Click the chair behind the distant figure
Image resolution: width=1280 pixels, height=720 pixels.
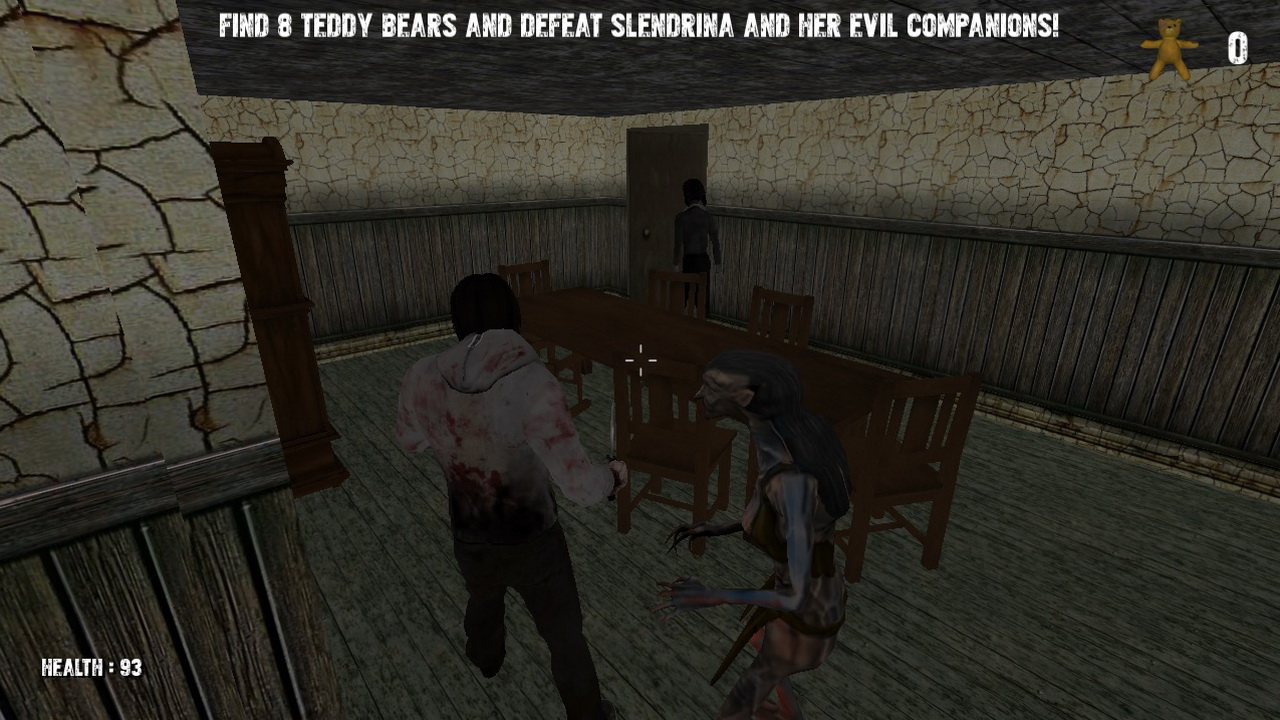(676, 290)
